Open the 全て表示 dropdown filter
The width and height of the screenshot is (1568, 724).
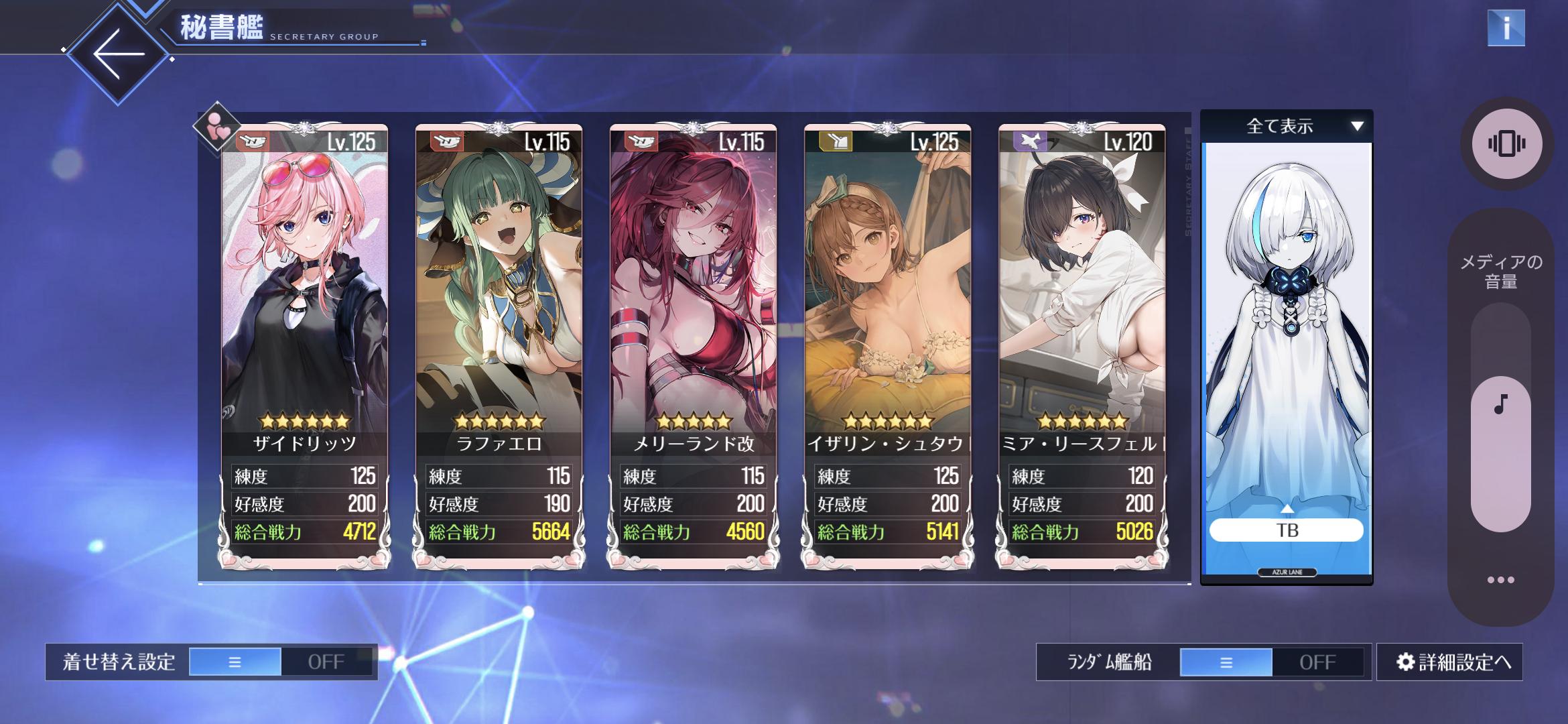pos(1287,126)
